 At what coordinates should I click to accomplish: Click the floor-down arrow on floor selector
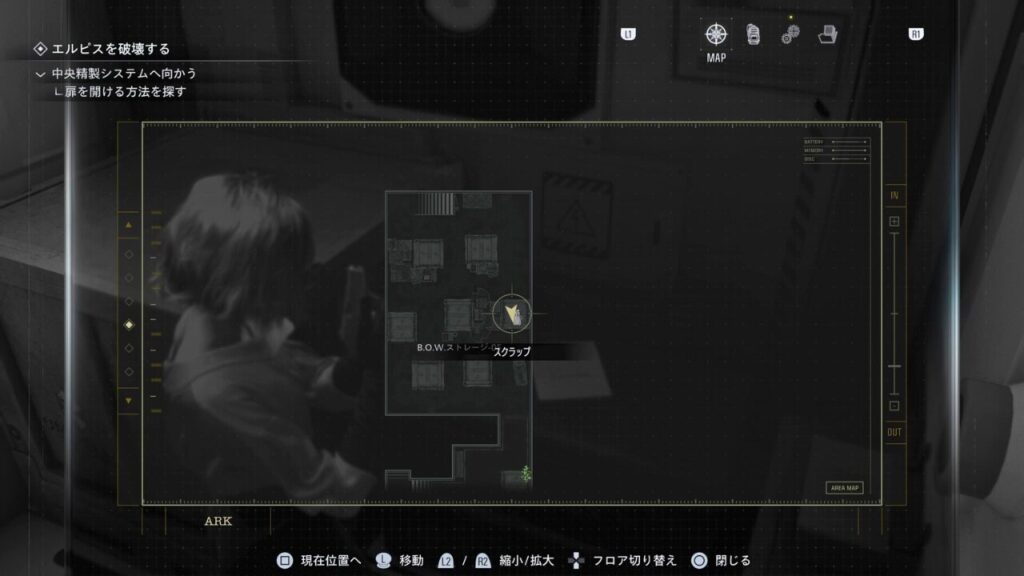(x=128, y=400)
